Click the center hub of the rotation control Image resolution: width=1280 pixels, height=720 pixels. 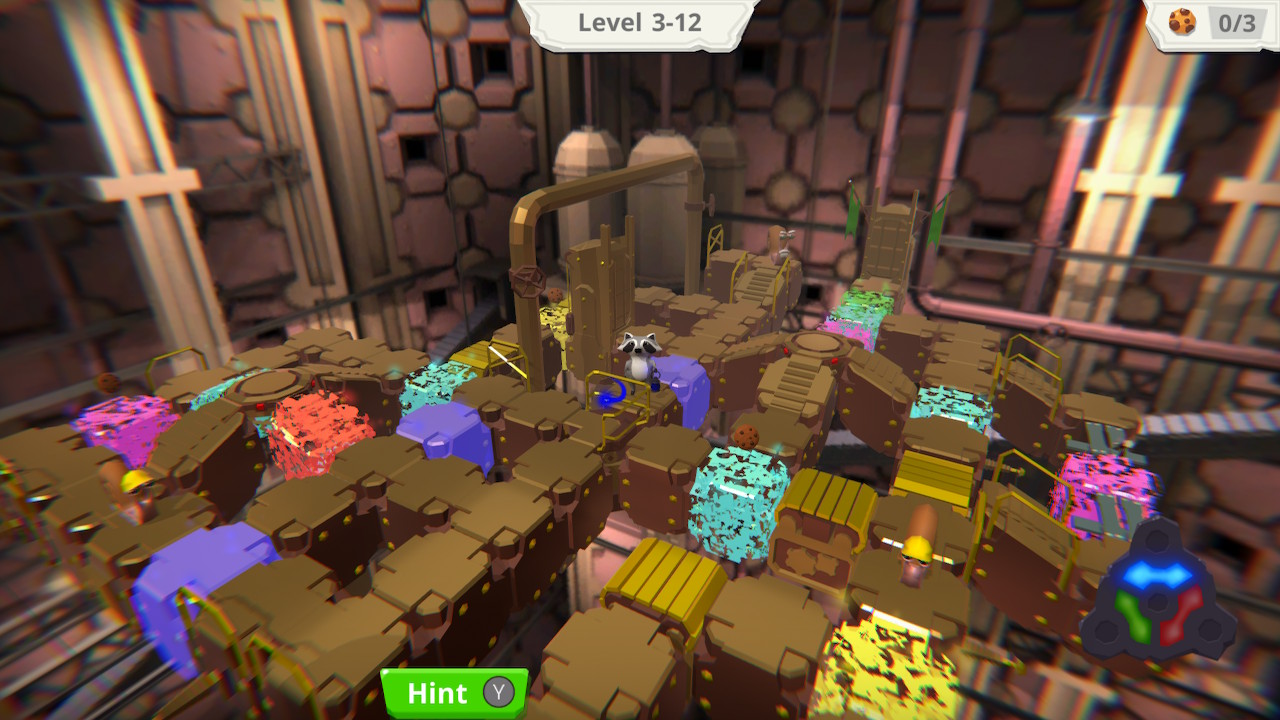point(1156,602)
